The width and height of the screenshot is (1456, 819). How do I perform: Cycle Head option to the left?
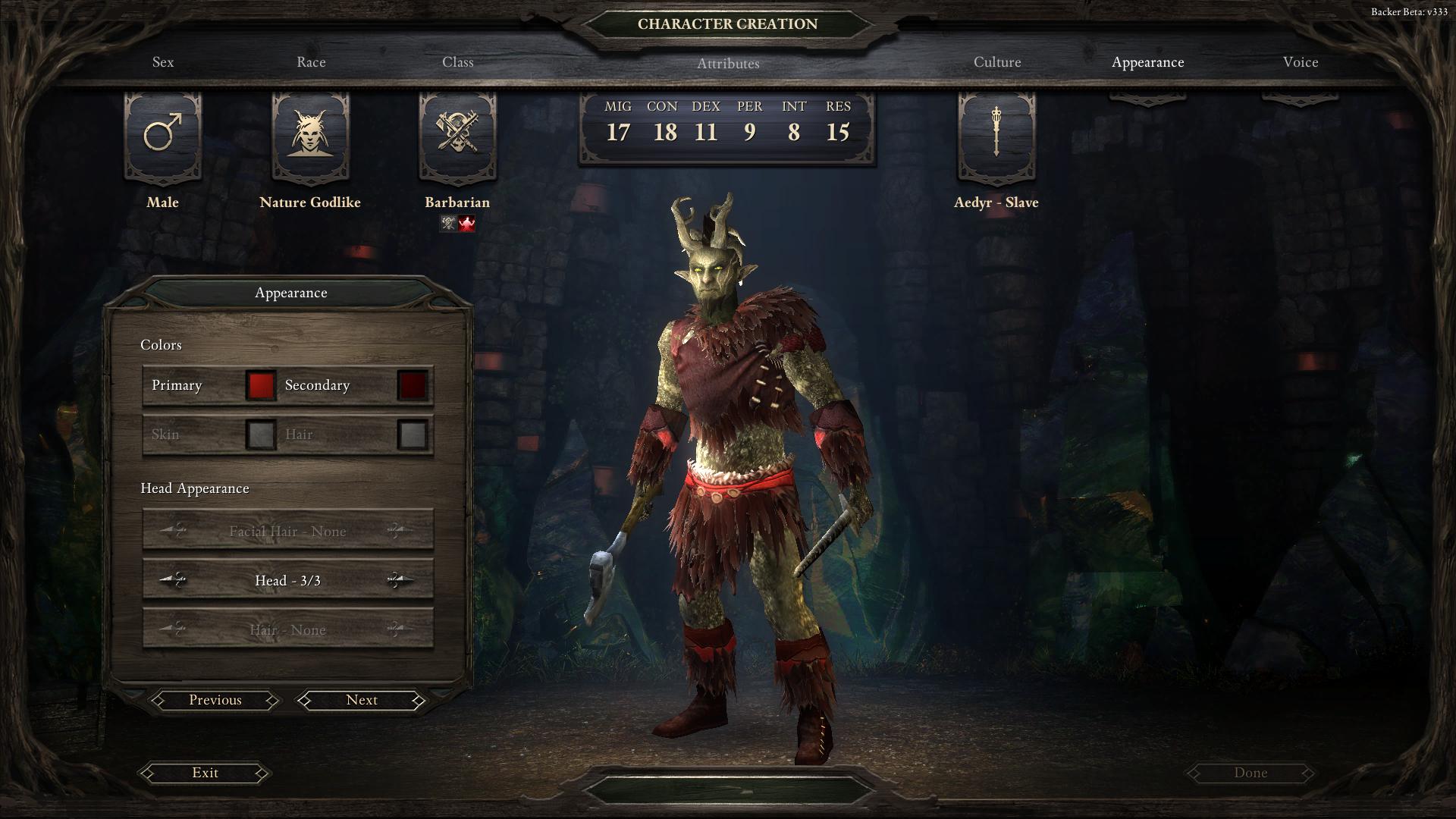174,581
